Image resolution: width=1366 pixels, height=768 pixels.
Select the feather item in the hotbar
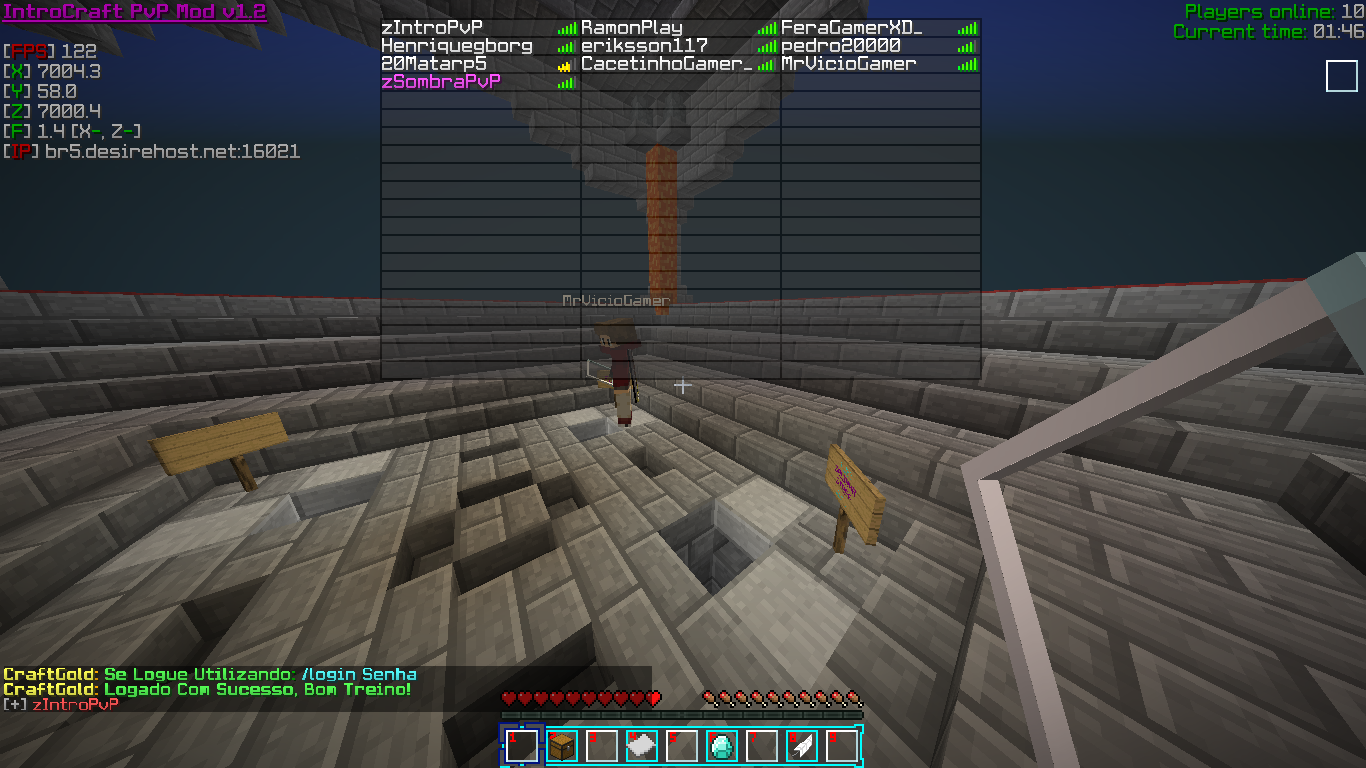[802, 746]
